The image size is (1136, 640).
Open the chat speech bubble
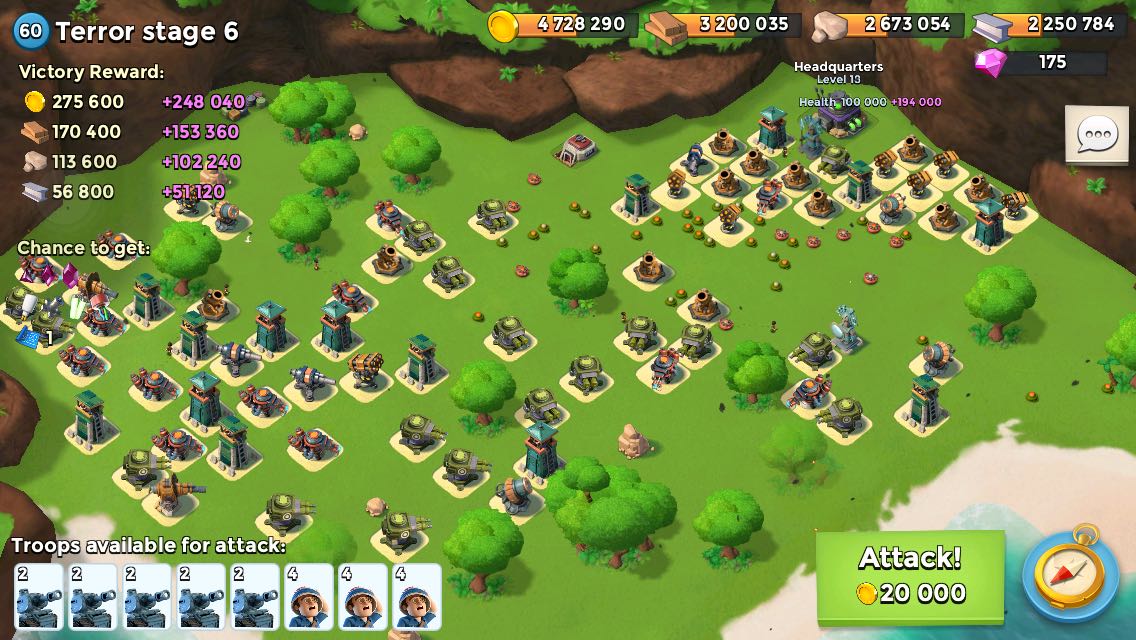pyautogui.click(x=1097, y=133)
